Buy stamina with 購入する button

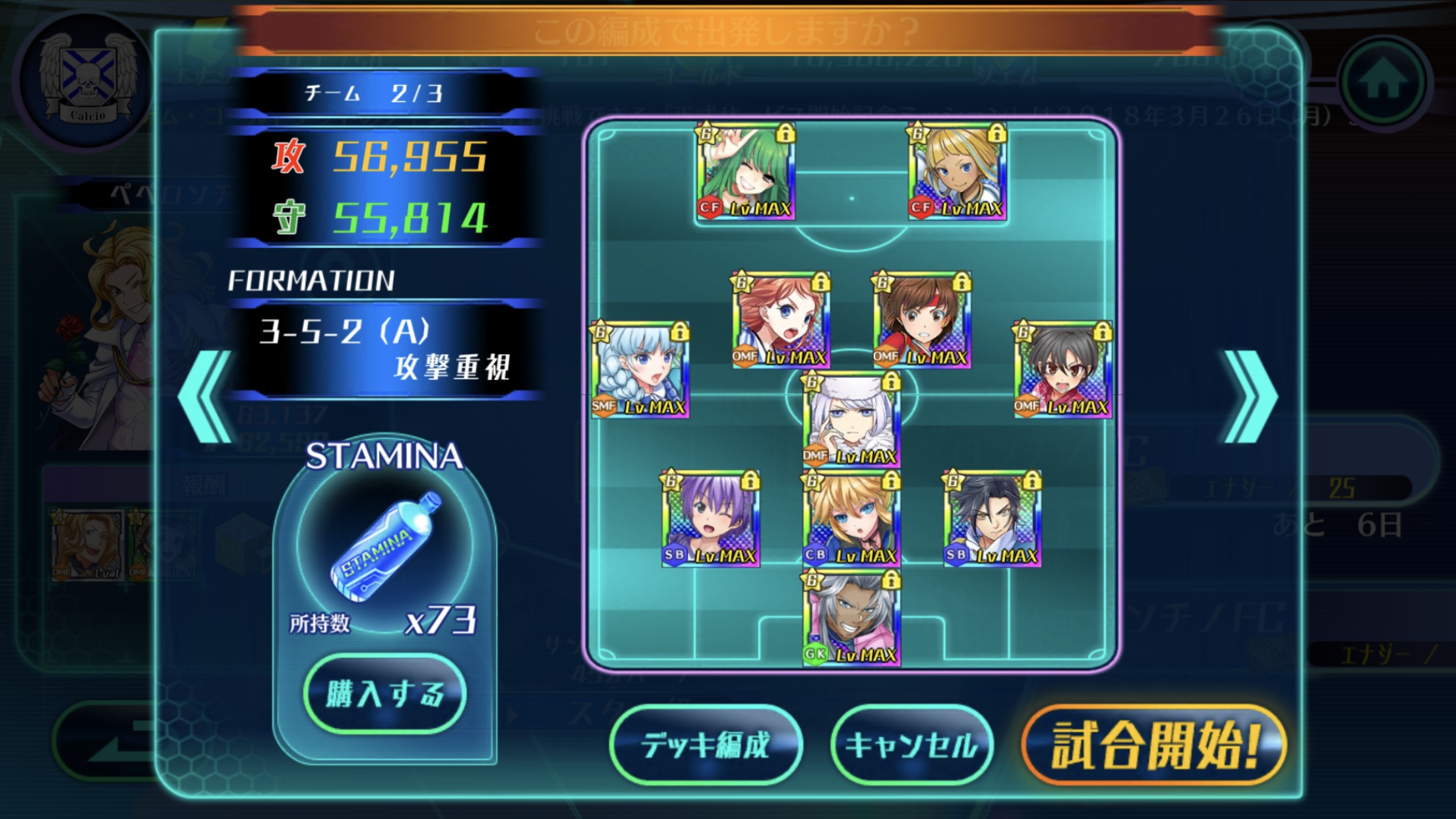pyautogui.click(x=385, y=694)
